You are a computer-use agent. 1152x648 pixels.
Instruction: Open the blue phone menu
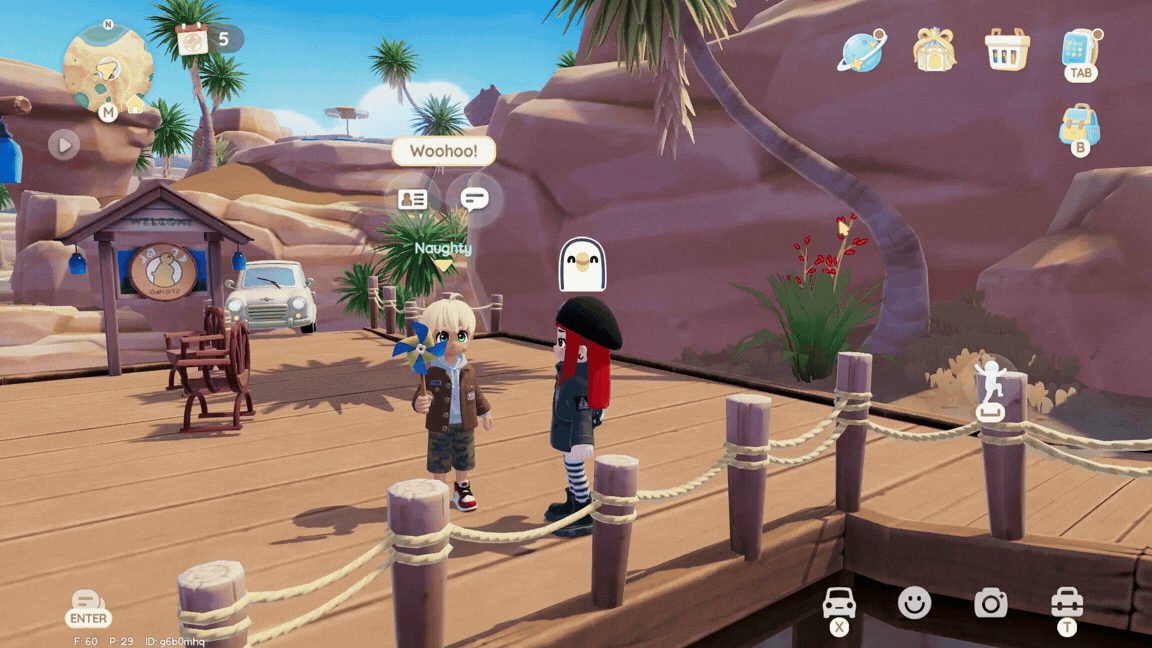point(1080,49)
